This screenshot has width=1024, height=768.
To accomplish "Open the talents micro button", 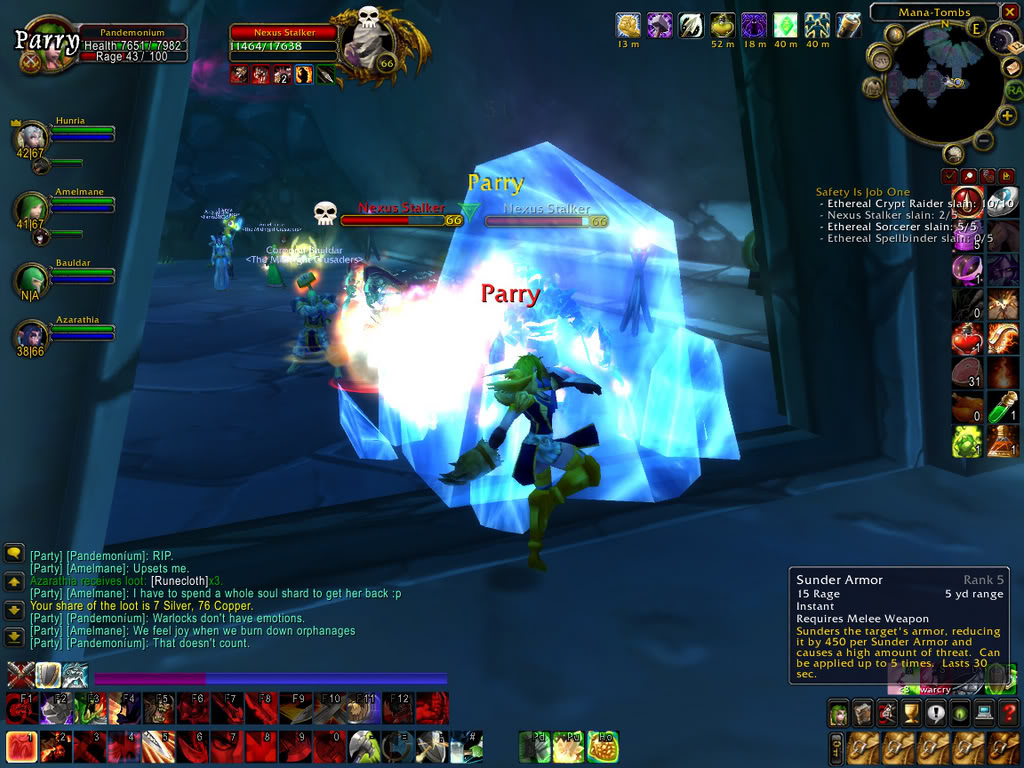I will (x=886, y=713).
